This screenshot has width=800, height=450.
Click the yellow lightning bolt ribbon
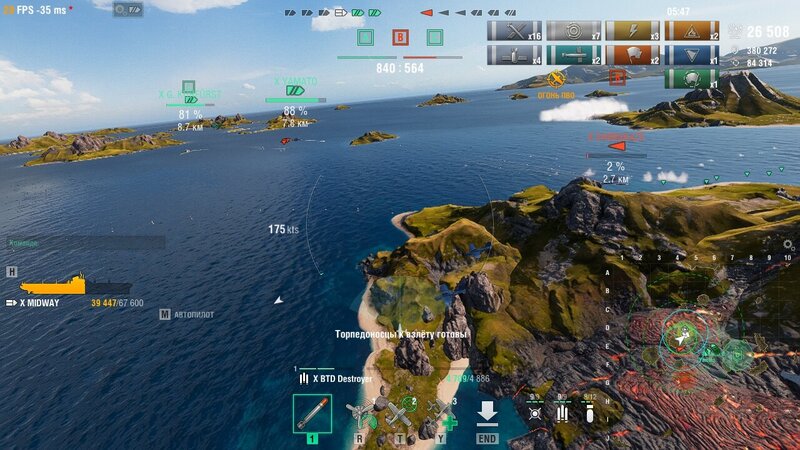632,31
